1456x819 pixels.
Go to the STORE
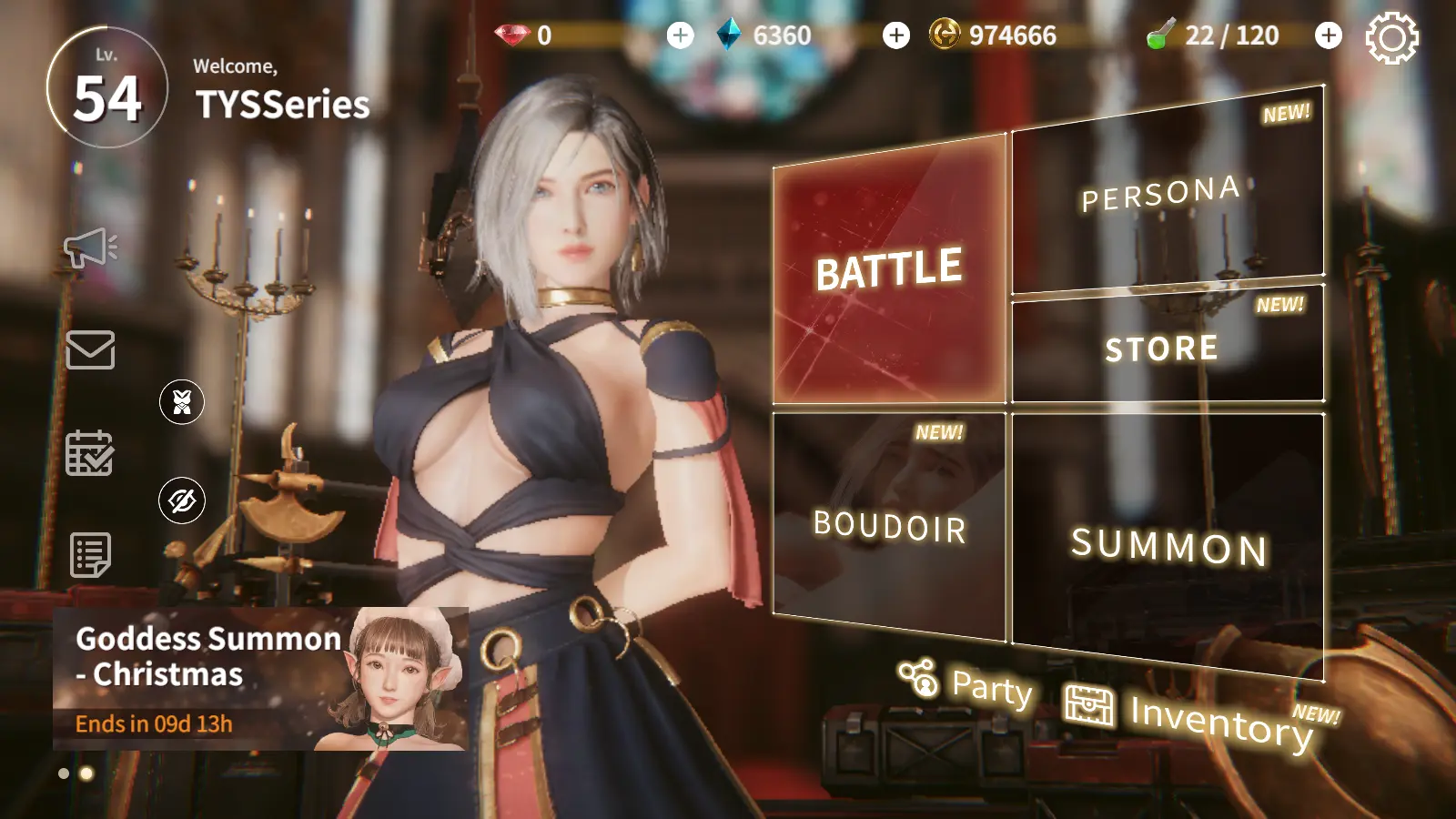point(1167,347)
